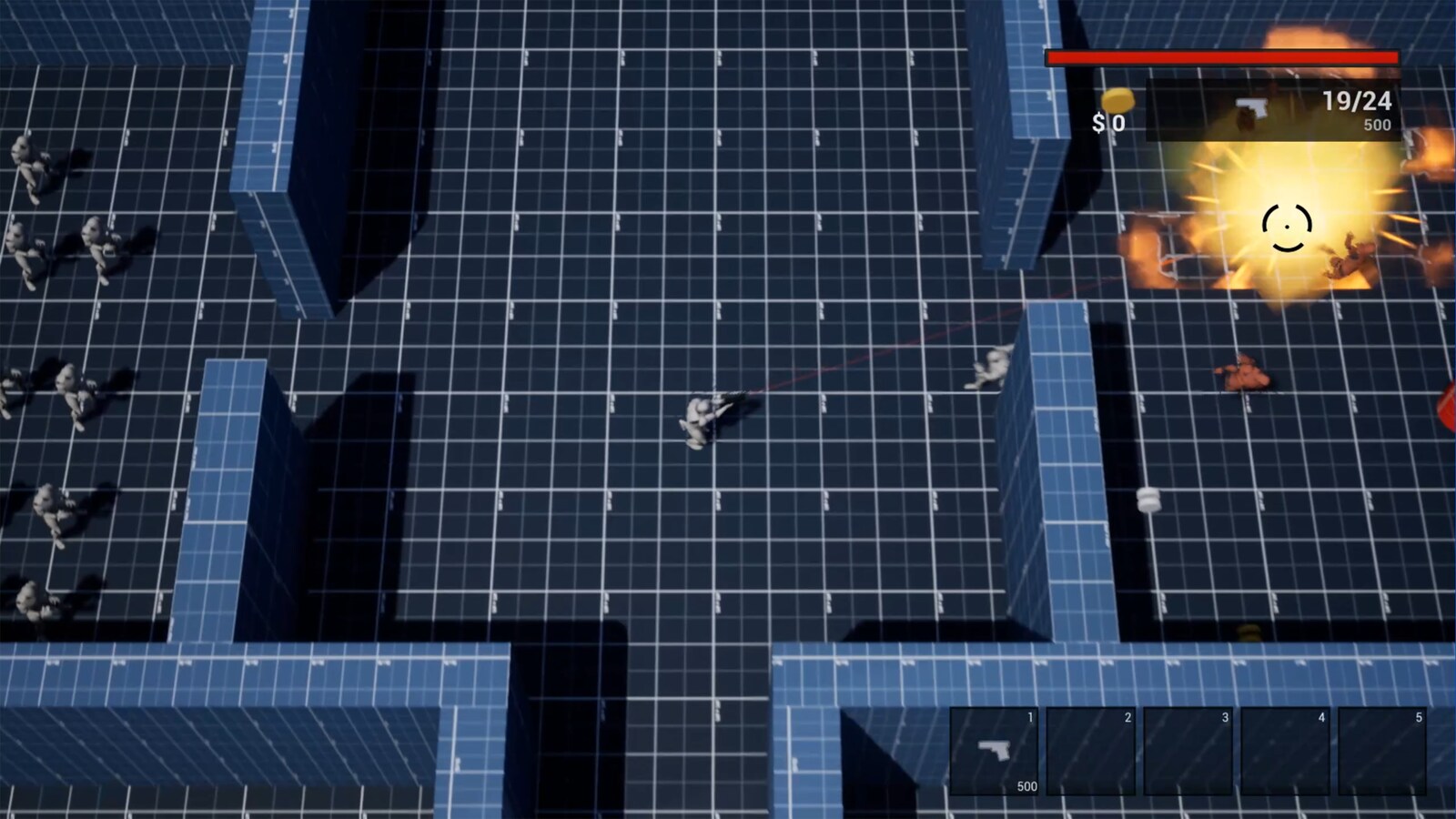Image resolution: width=1456 pixels, height=819 pixels.
Task: Click the red health bar
Action: coord(1222,57)
